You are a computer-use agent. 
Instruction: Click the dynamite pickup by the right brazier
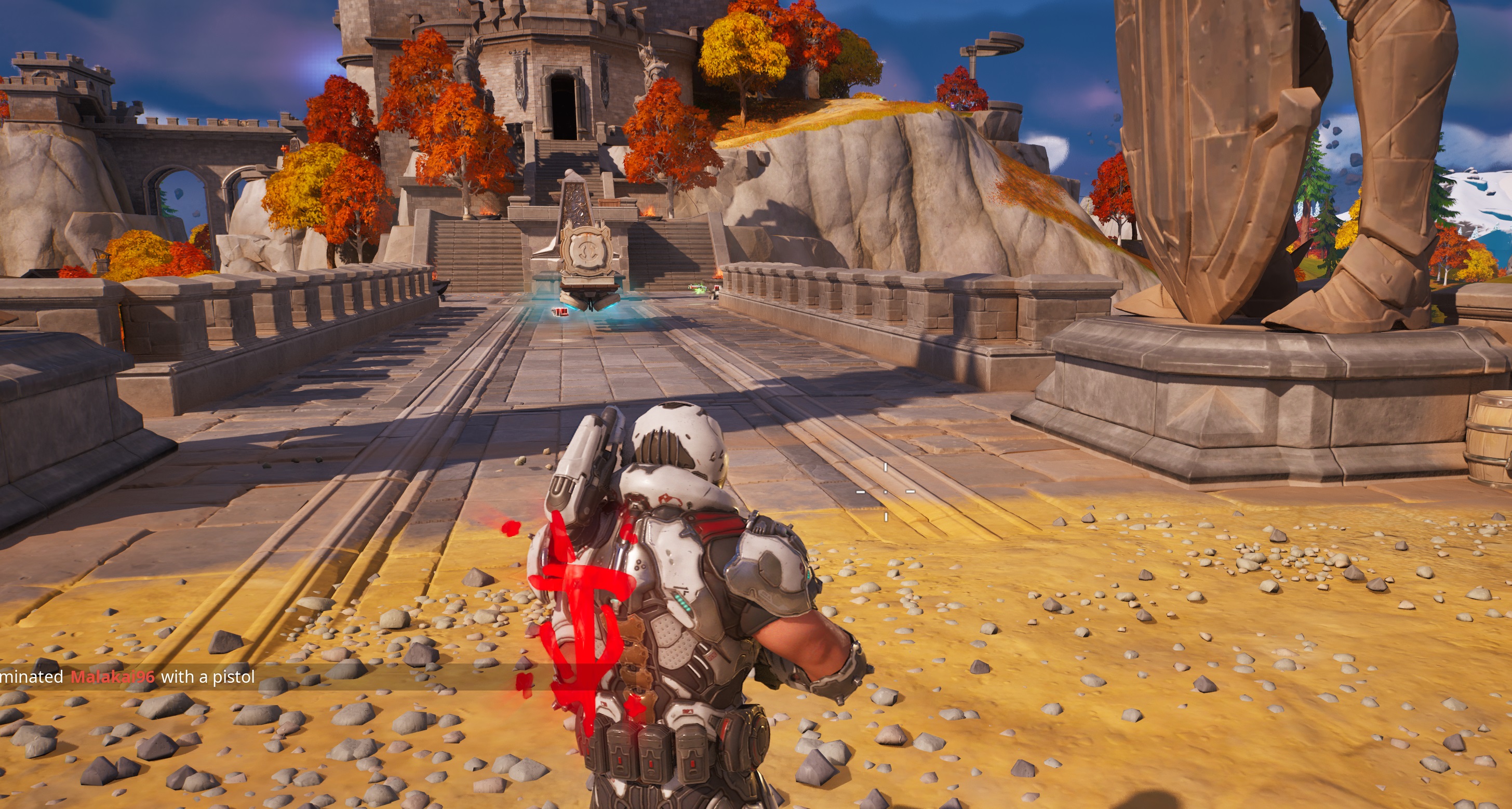(x=718, y=287)
